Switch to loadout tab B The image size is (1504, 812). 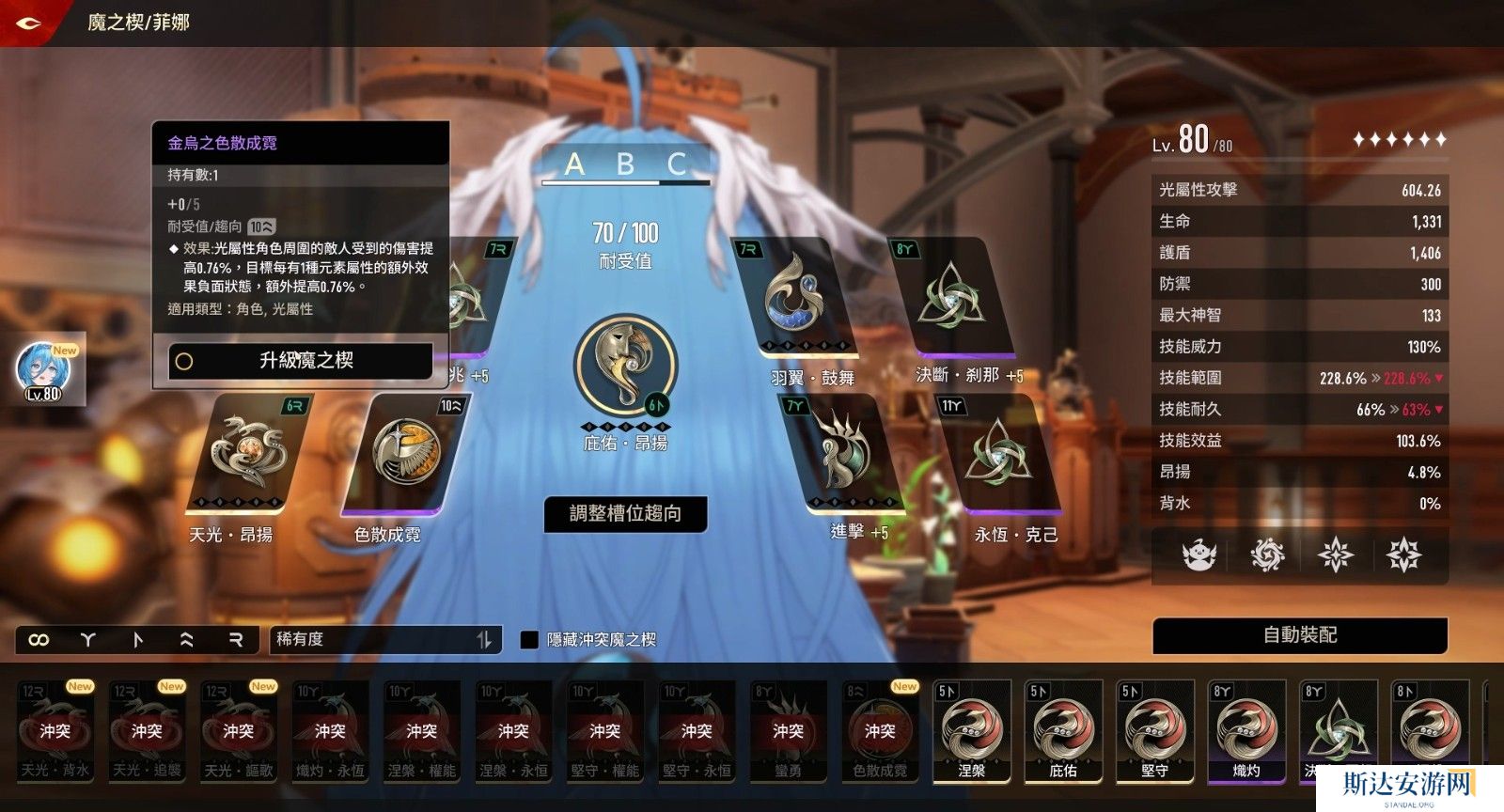625,165
